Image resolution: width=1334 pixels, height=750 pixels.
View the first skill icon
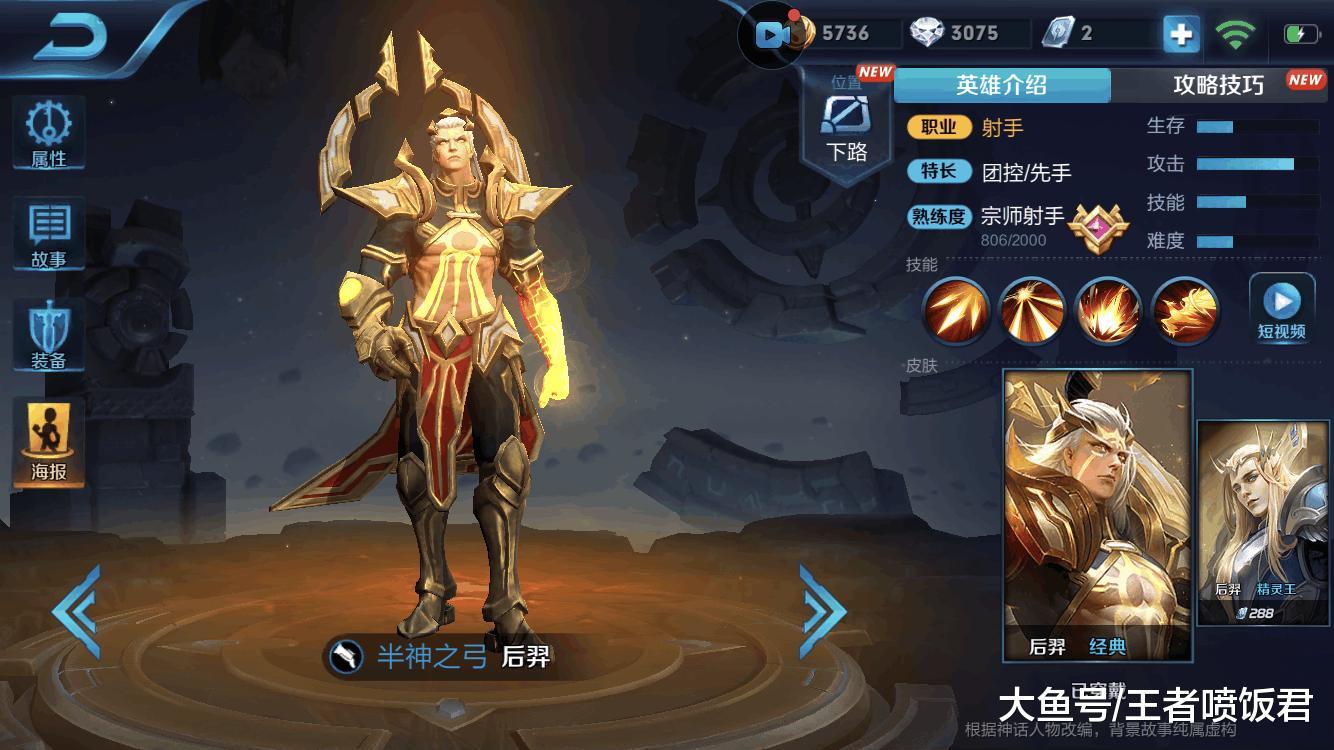pyautogui.click(x=955, y=311)
